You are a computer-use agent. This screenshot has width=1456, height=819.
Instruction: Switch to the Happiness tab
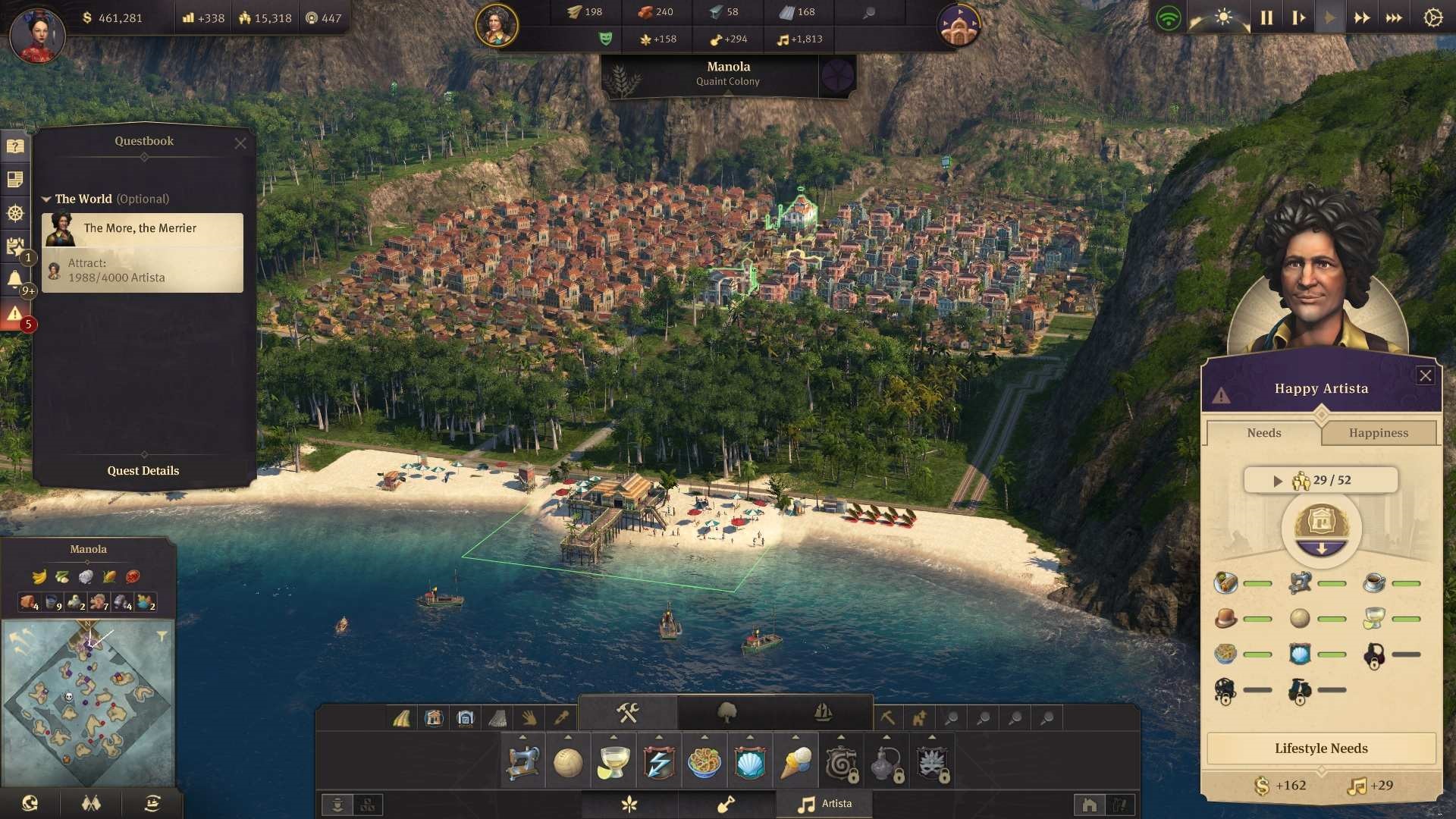(x=1379, y=433)
